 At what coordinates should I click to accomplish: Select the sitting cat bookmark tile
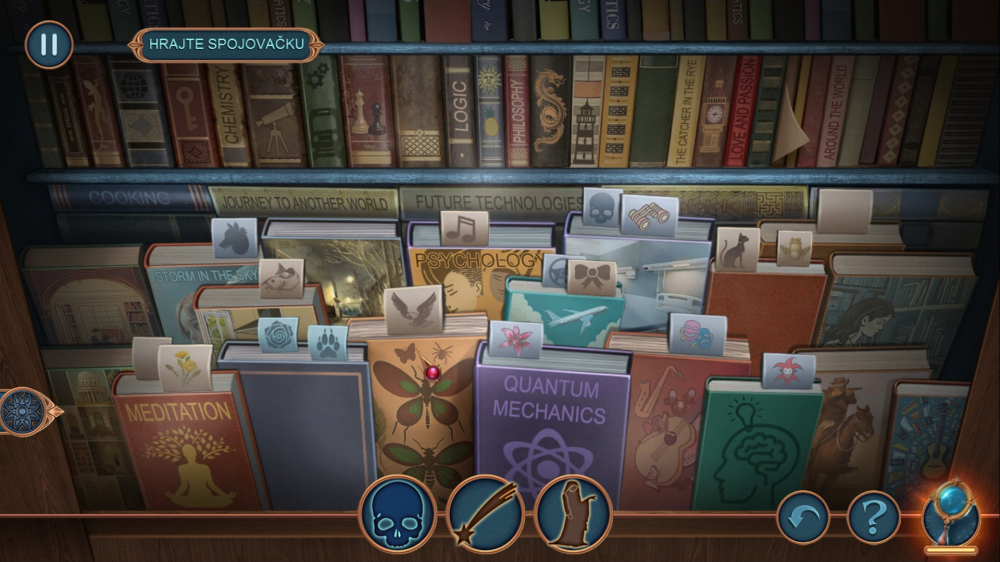point(737,248)
